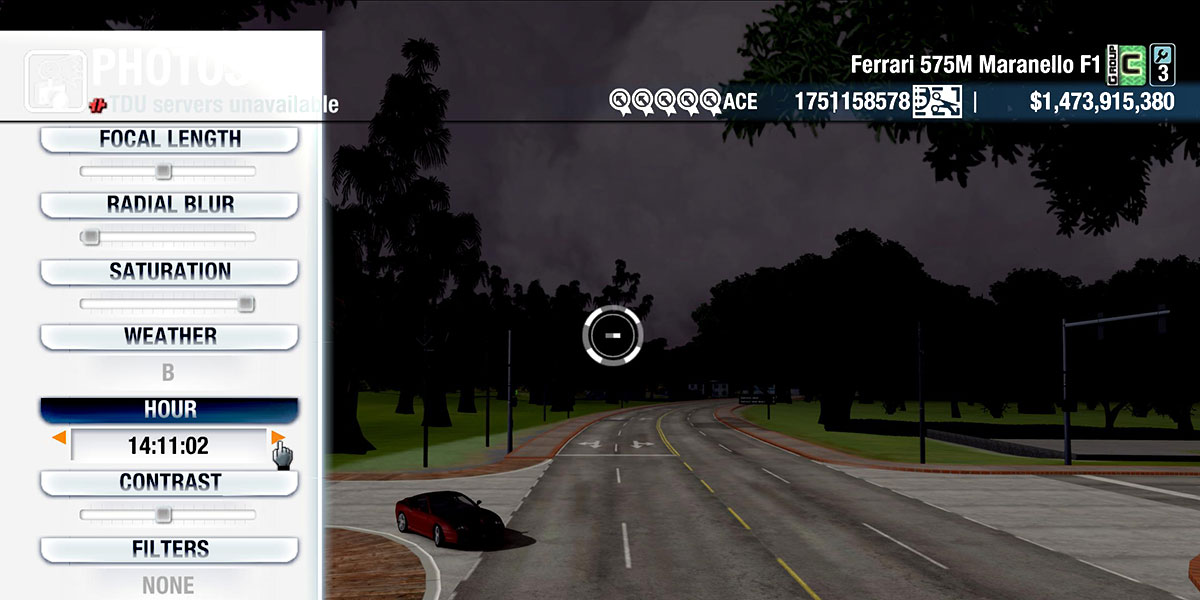Screen dimensions: 1200x600
Task: Open the Weather setting
Action: (169, 336)
